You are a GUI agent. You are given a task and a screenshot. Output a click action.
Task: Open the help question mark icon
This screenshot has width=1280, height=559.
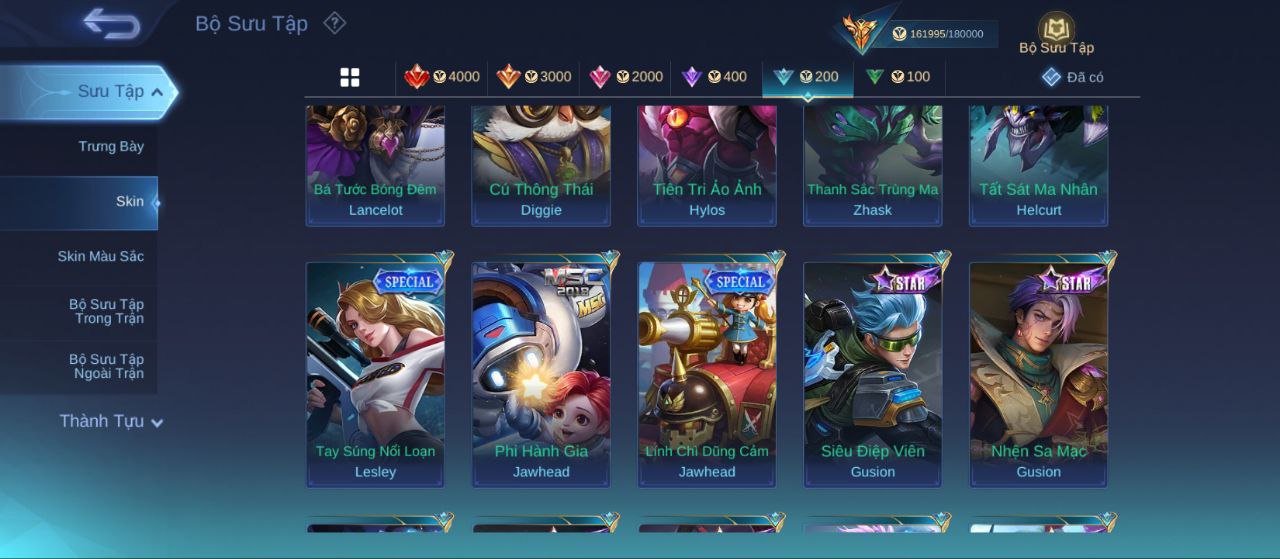335,23
